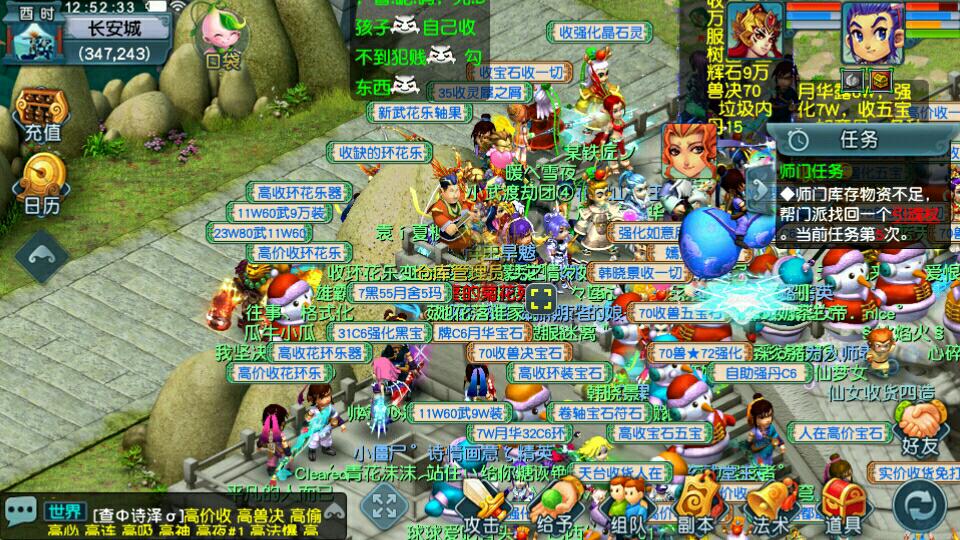Open the 道具 items treasure chest

point(842,506)
